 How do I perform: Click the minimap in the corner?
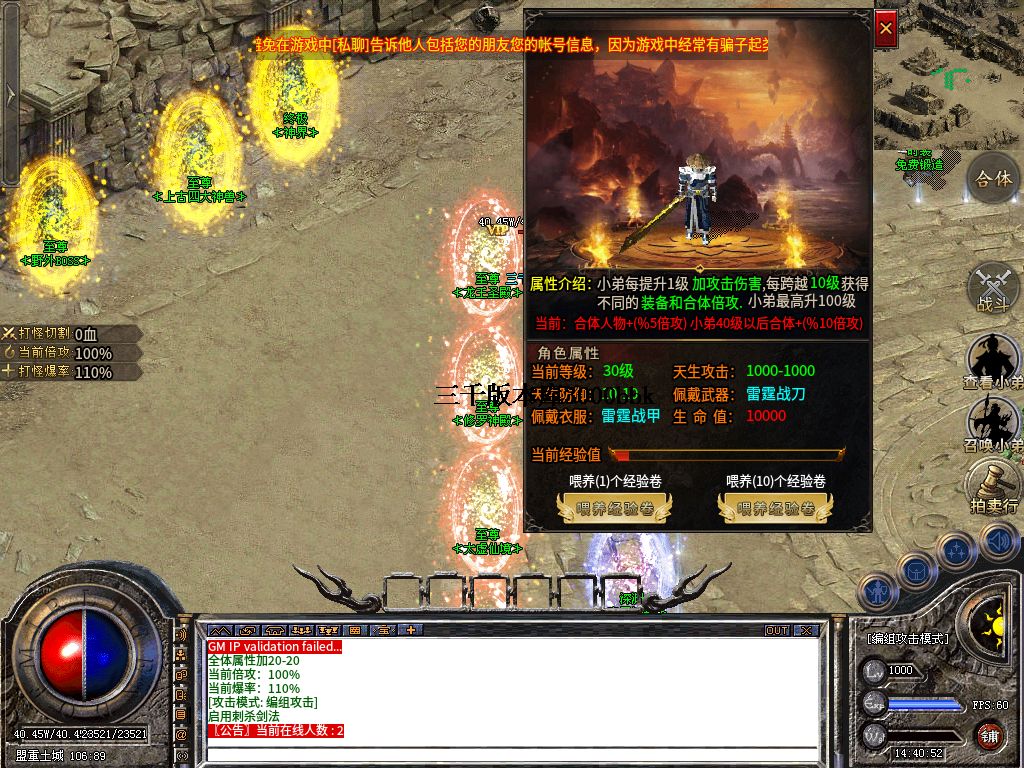pos(948,75)
